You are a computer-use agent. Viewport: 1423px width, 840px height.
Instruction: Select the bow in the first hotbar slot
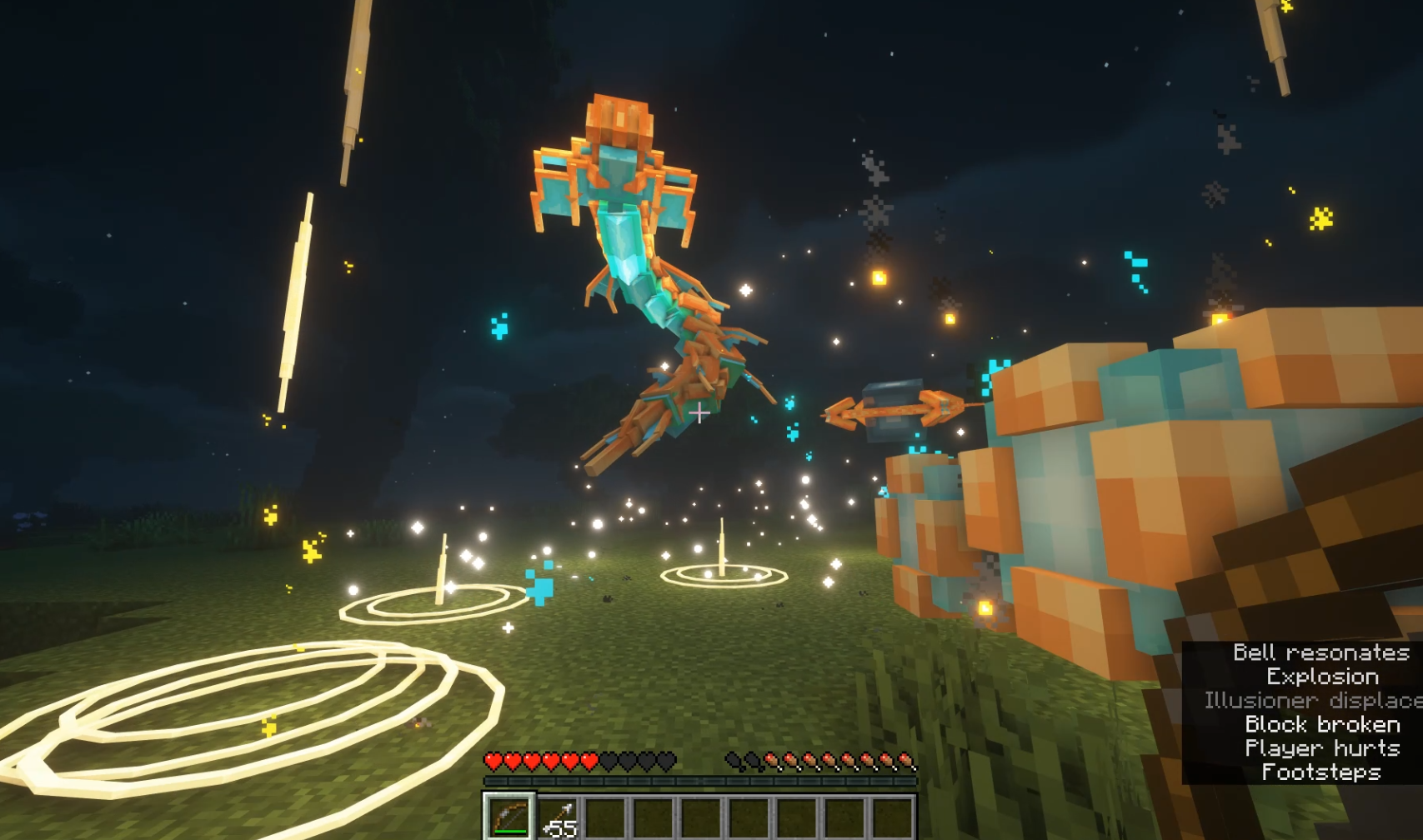coord(509,814)
